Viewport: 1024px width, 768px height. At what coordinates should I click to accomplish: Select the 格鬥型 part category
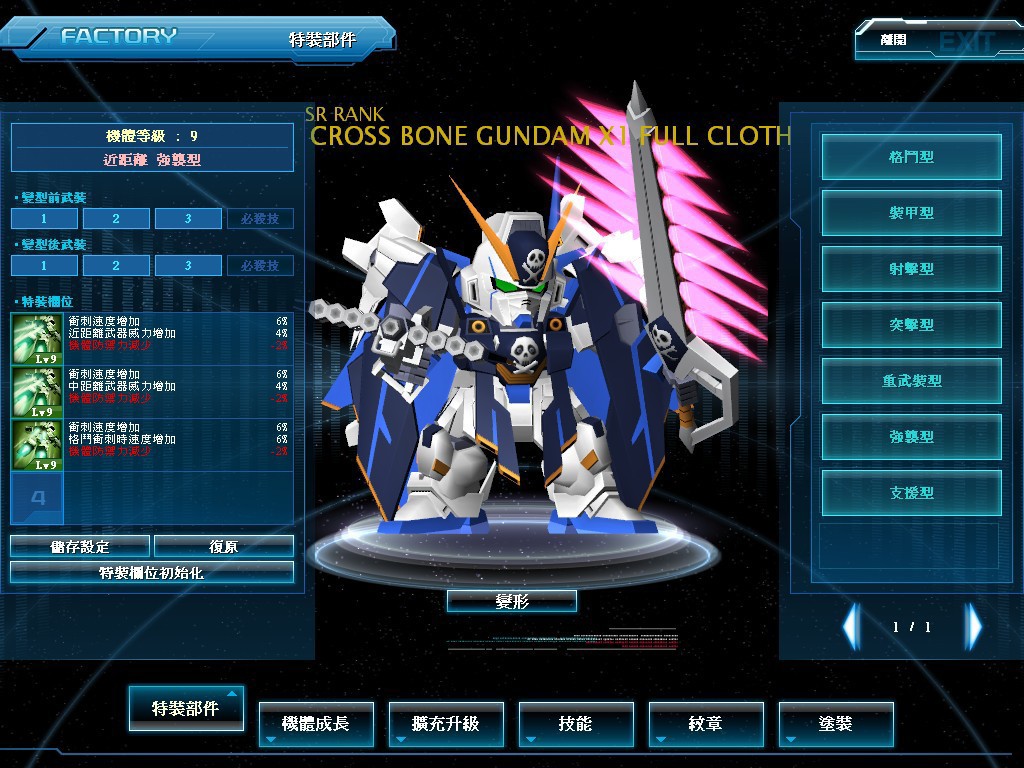pos(911,157)
